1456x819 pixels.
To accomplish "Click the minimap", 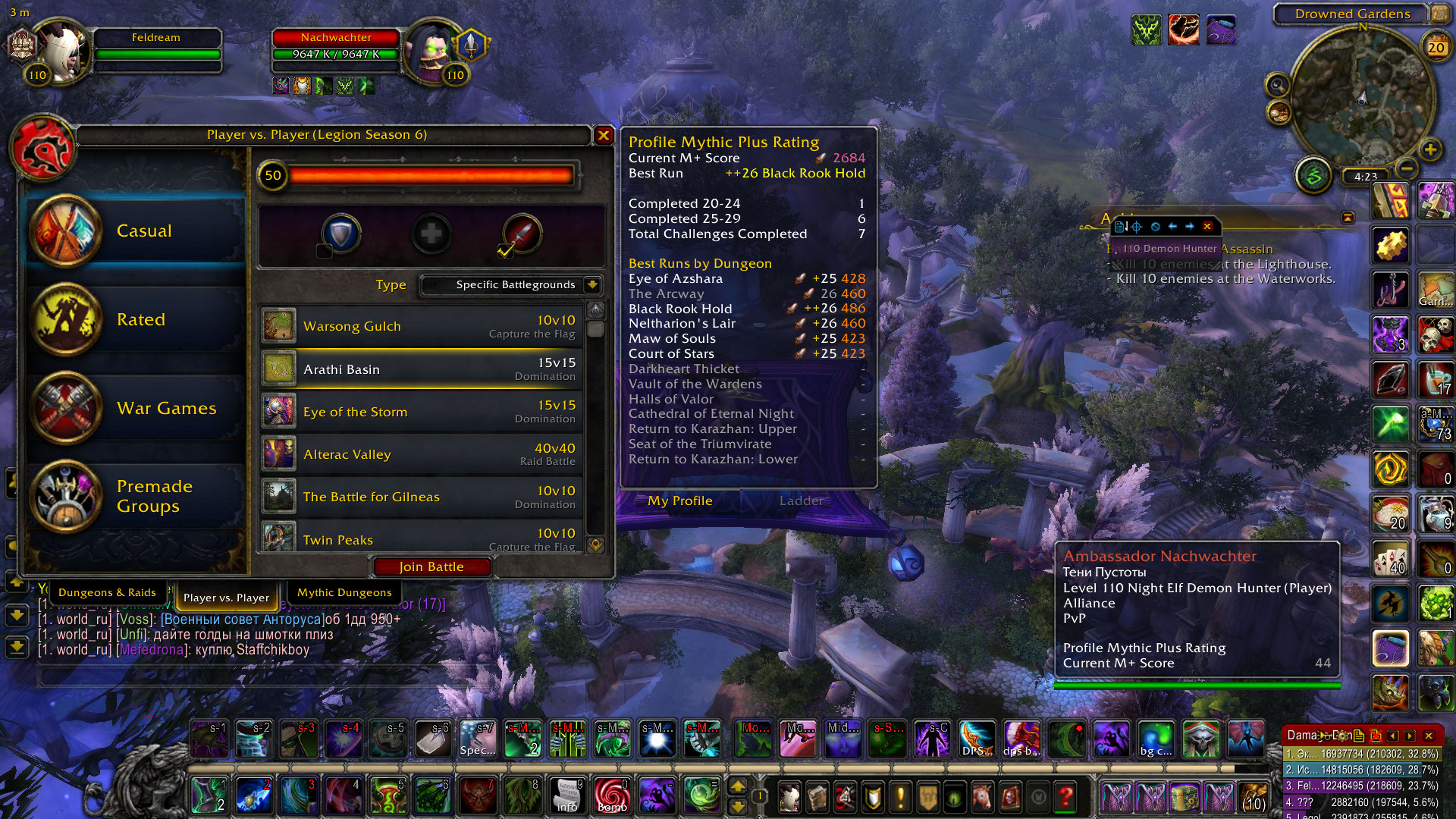I will coord(1362,99).
